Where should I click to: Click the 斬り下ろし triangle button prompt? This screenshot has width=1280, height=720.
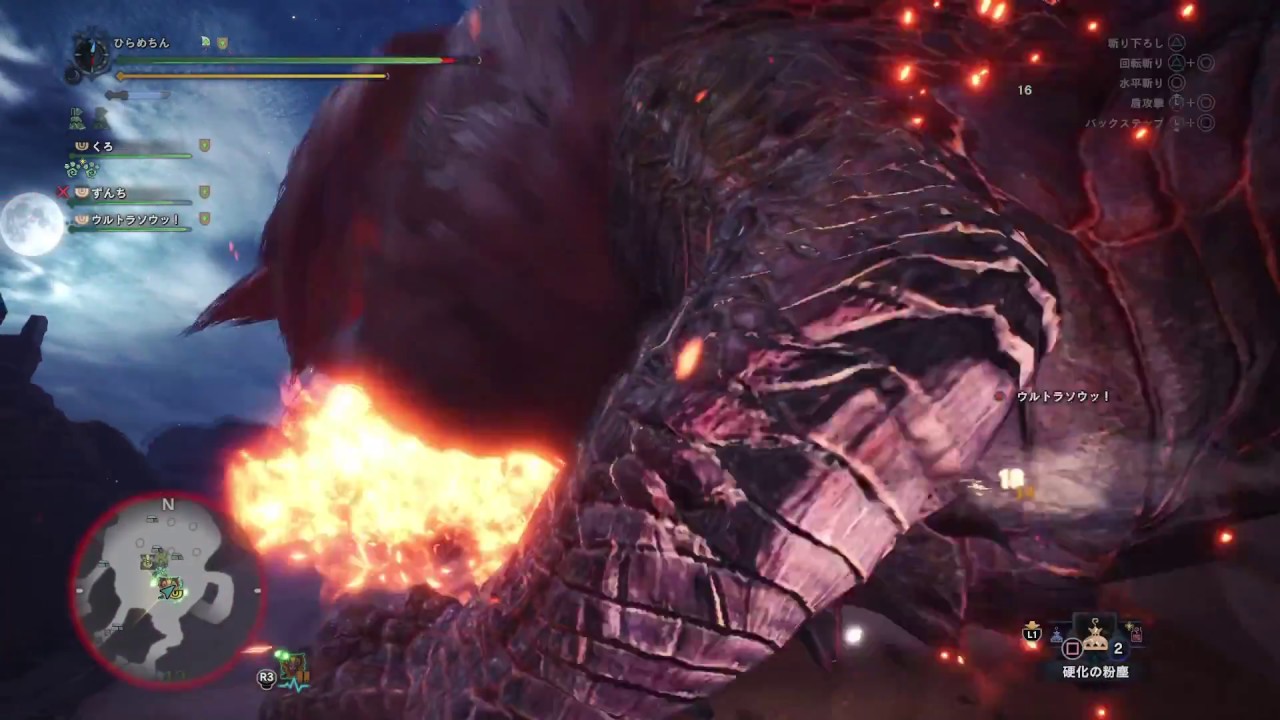pyautogui.click(x=1177, y=43)
